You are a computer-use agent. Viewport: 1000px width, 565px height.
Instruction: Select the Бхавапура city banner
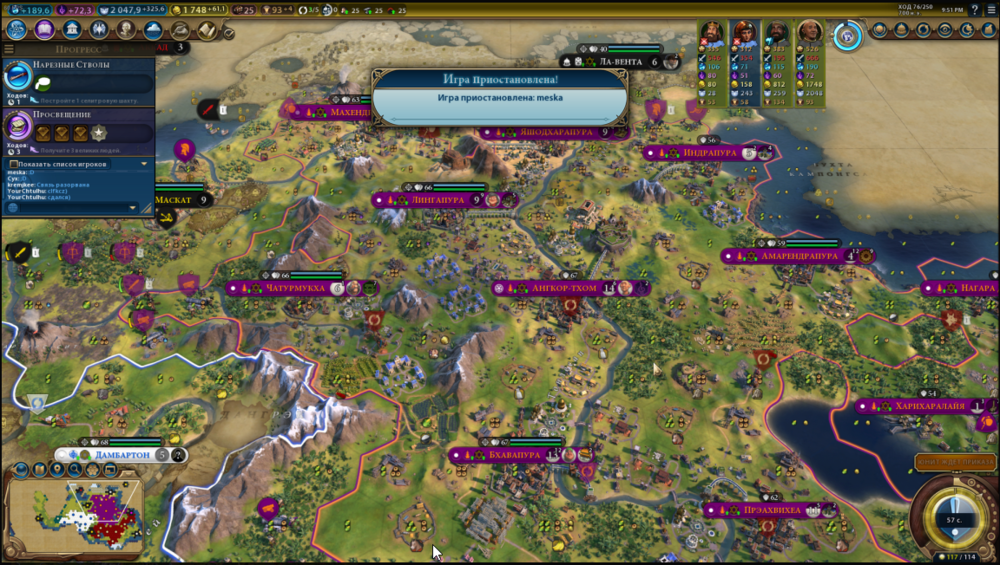515,455
